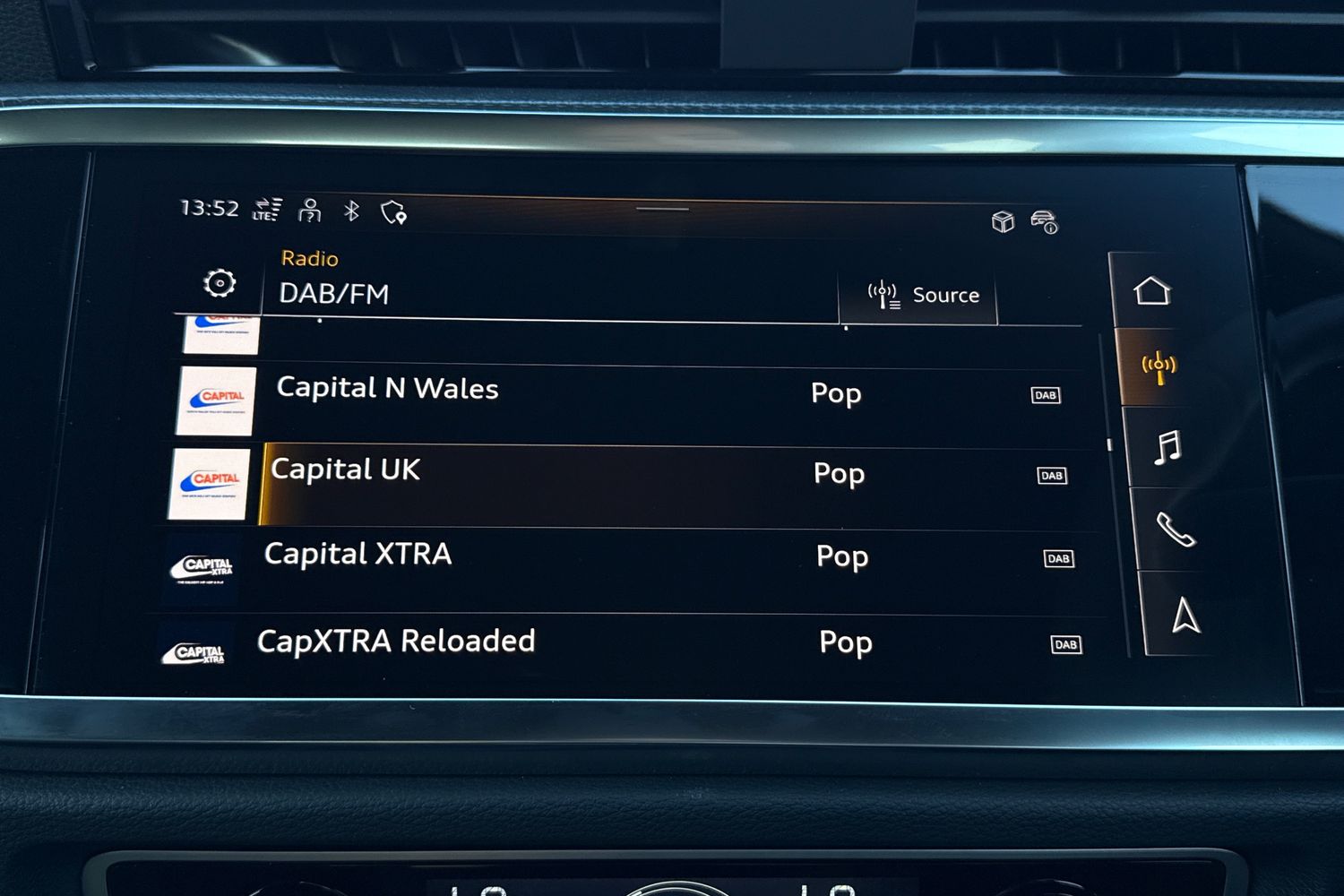Viewport: 1344px width, 896px height.
Task: Tap the Bluetooth status icon
Action: [x=352, y=211]
